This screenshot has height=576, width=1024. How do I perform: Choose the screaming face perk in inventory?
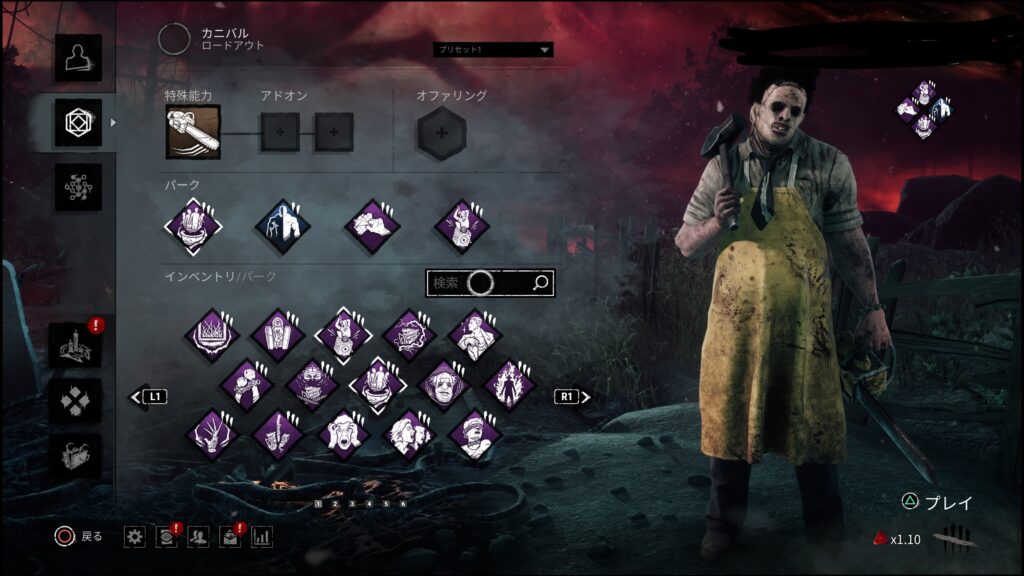point(343,434)
